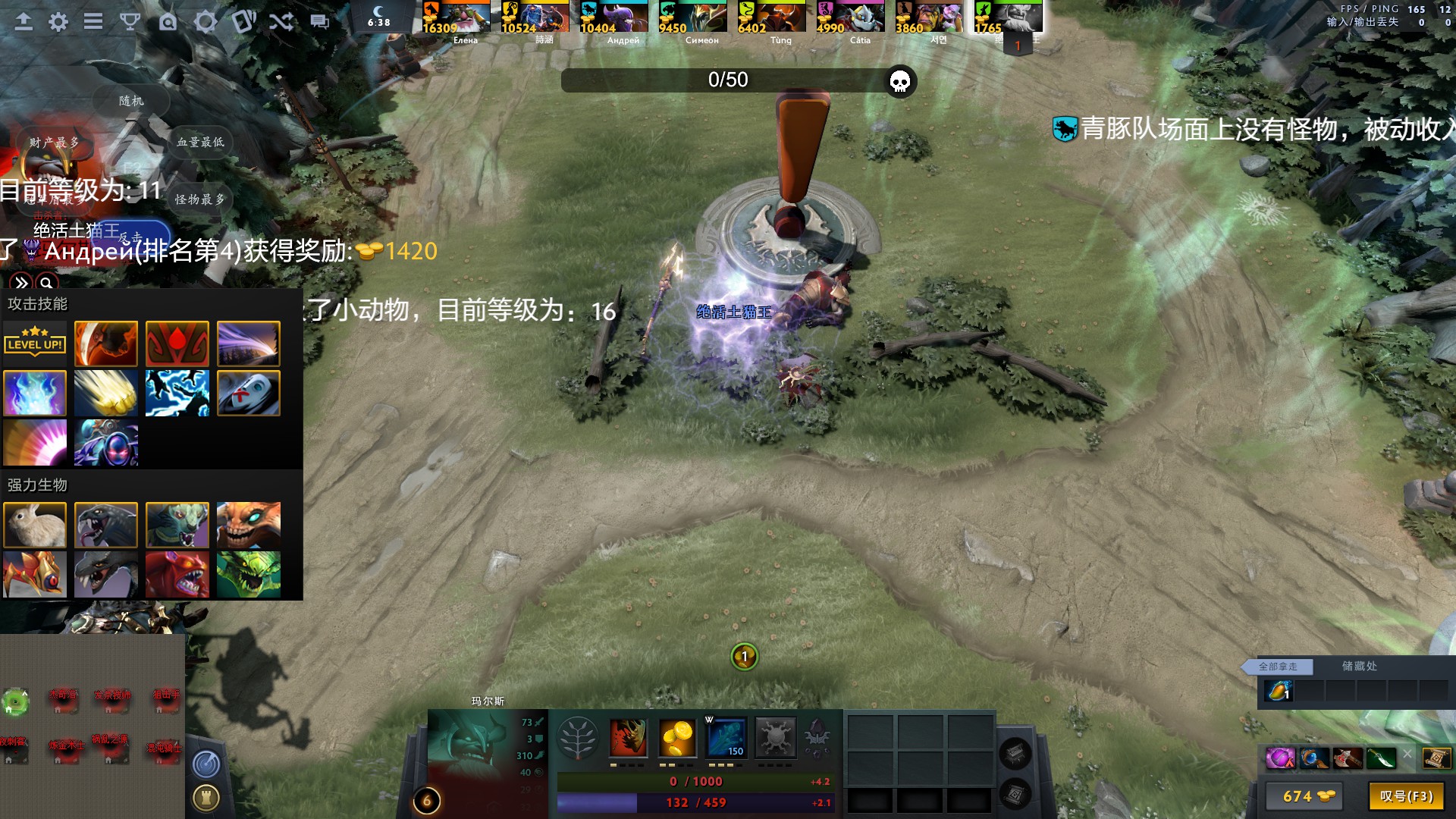This screenshot has height=819, width=1456.
Task: Select the rabbit creature icon under 强力生物
Action: click(35, 525)
